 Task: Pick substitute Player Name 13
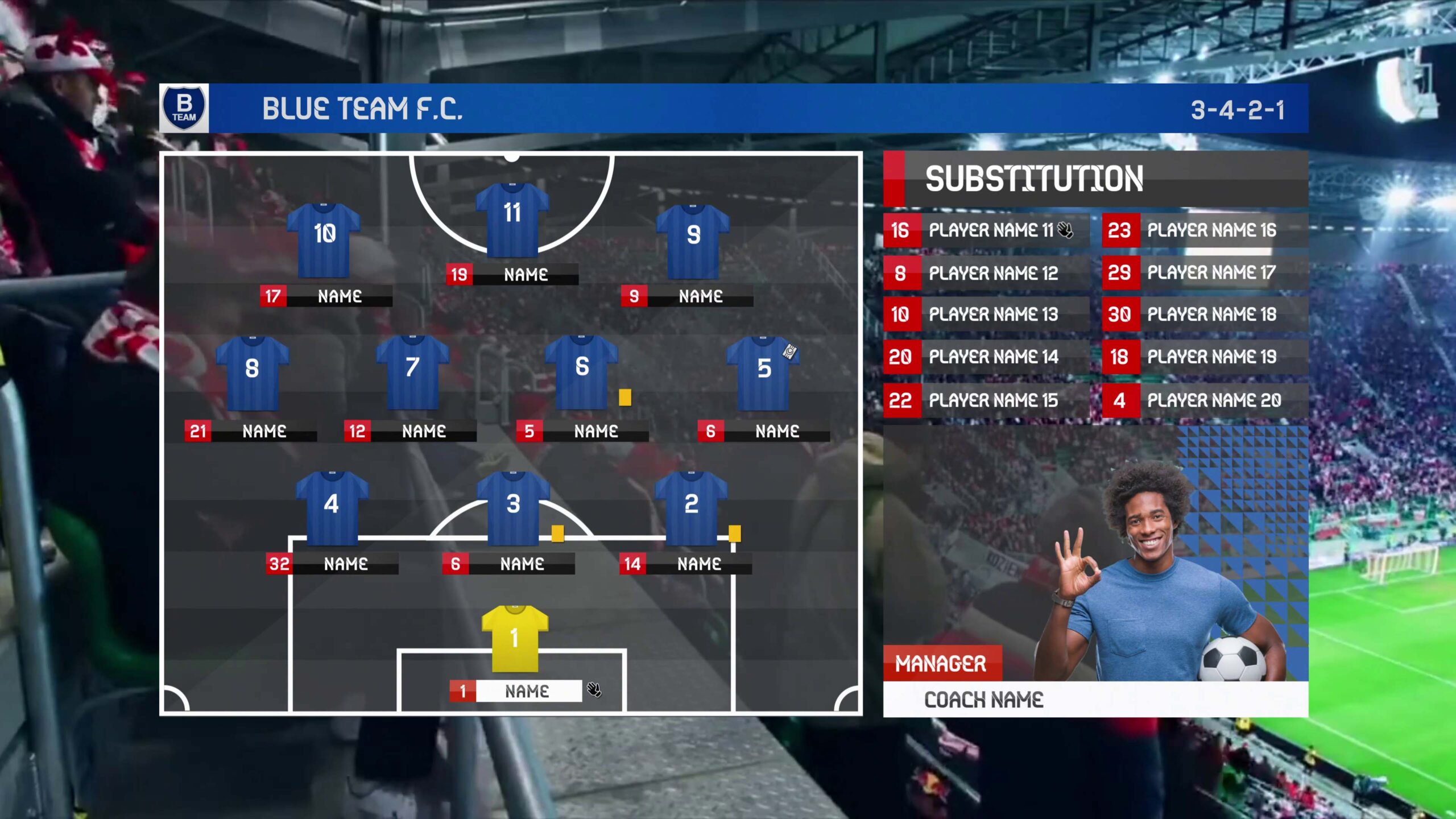tap(992, 315)
